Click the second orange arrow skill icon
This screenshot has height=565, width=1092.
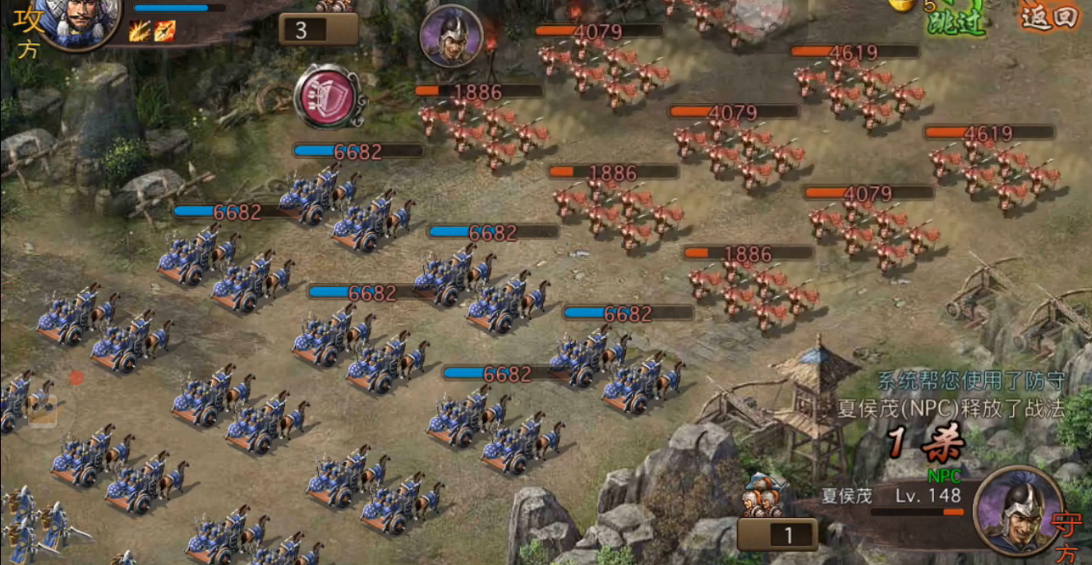165,32
